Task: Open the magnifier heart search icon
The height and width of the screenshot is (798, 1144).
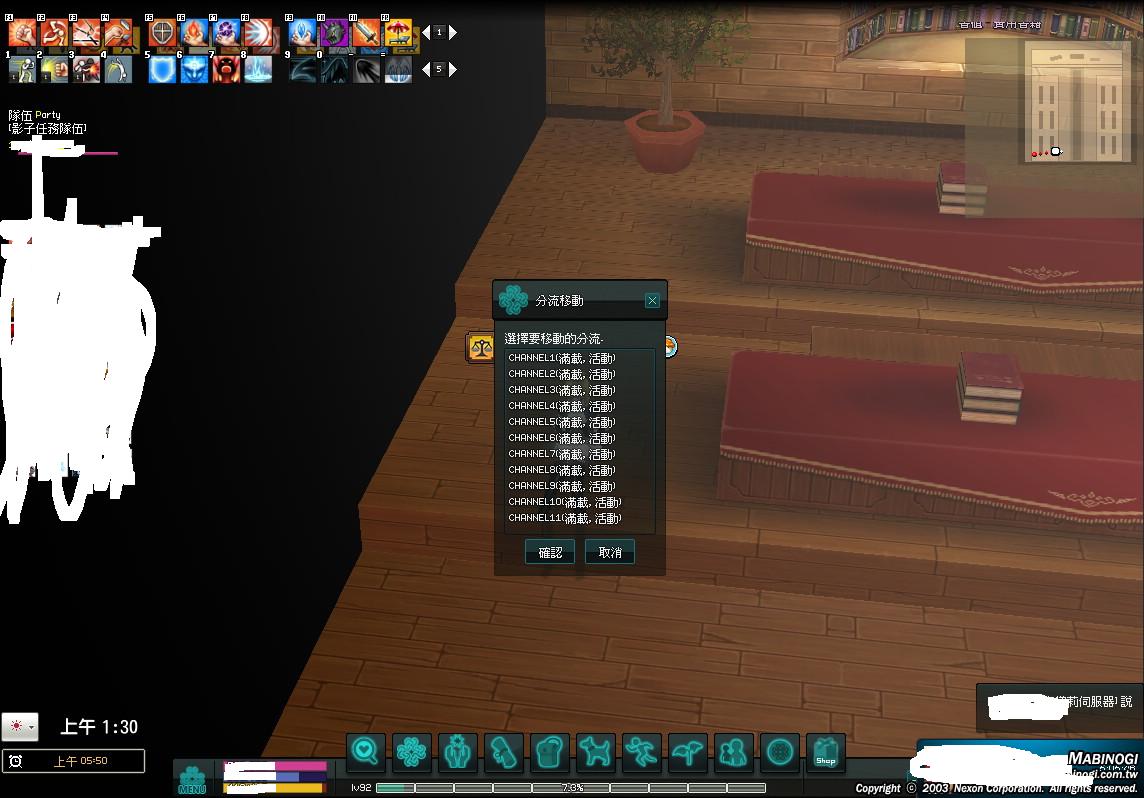Action: point(366,752)
